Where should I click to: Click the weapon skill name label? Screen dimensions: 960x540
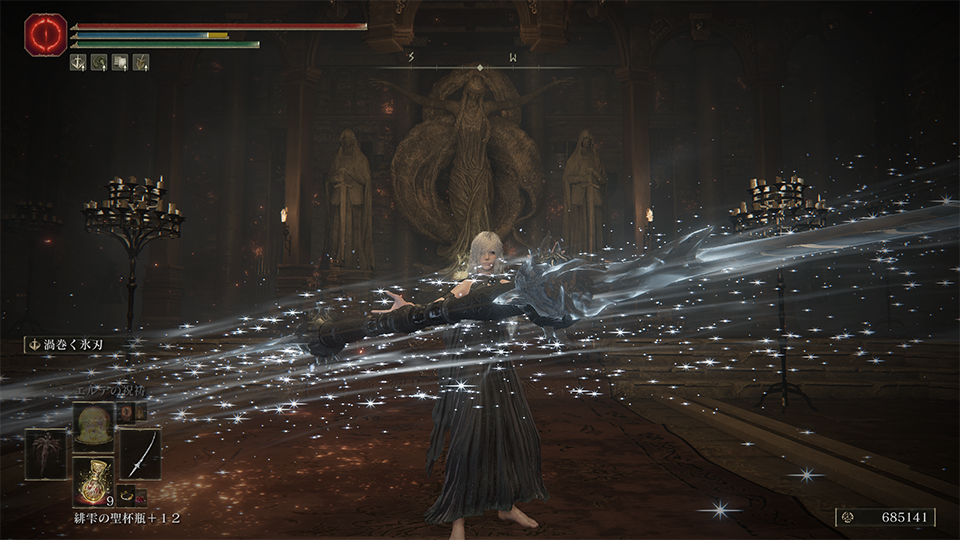pos(68,345)
